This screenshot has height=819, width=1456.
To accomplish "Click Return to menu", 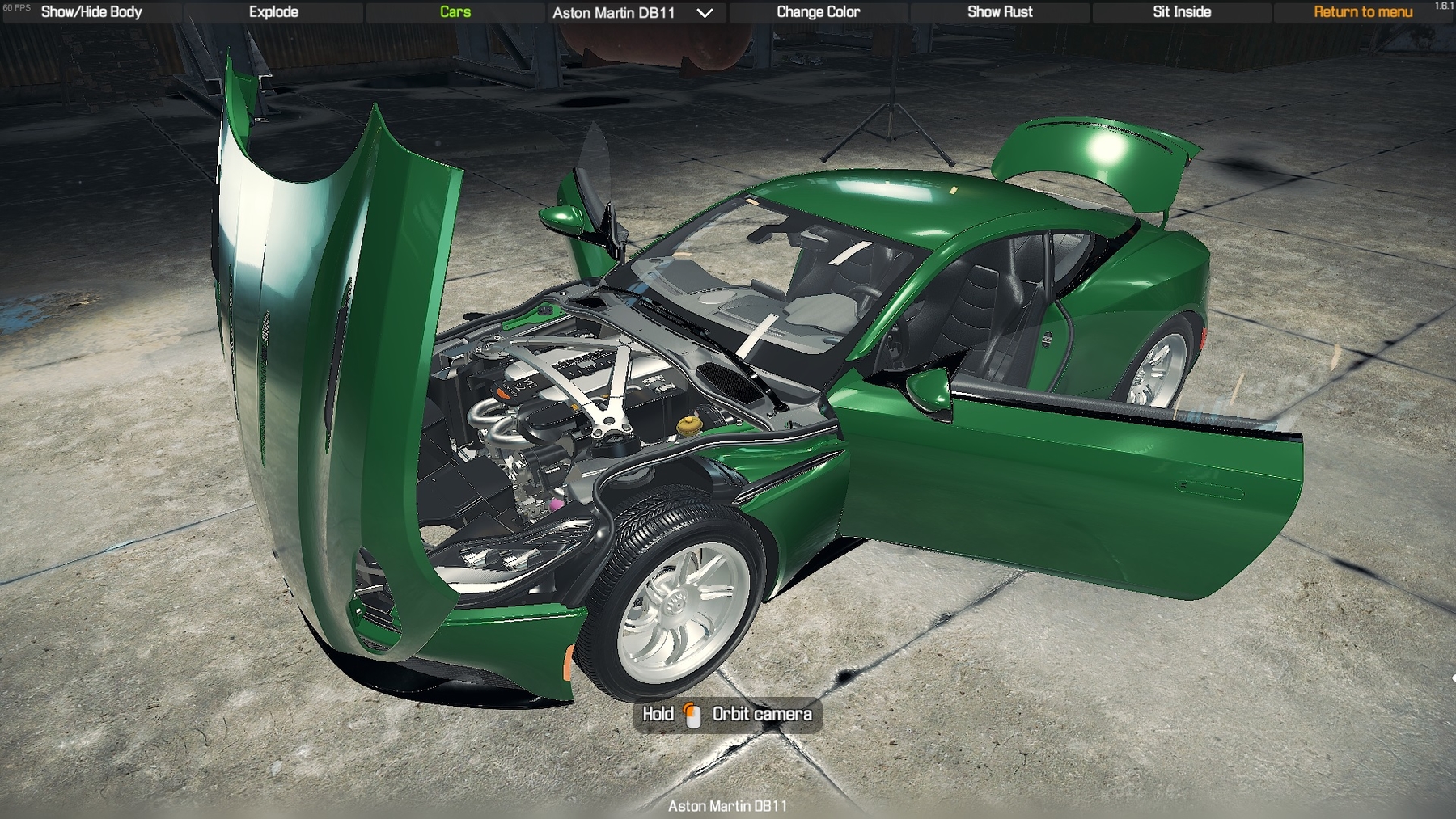I will click(1363, 12).
